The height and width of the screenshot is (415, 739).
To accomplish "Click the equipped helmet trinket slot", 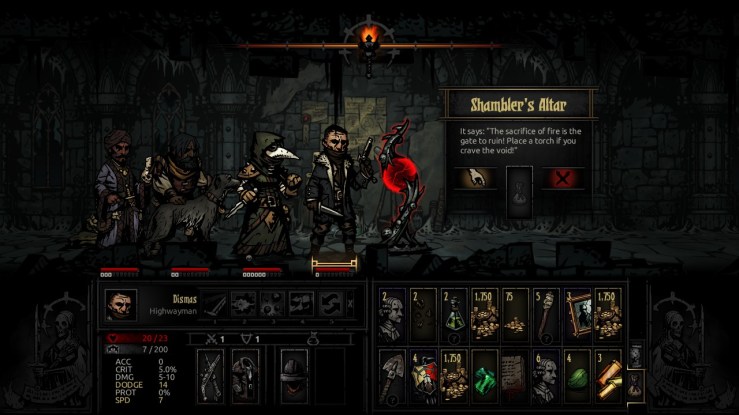I will pyautogui.click(x=293, y=374).
